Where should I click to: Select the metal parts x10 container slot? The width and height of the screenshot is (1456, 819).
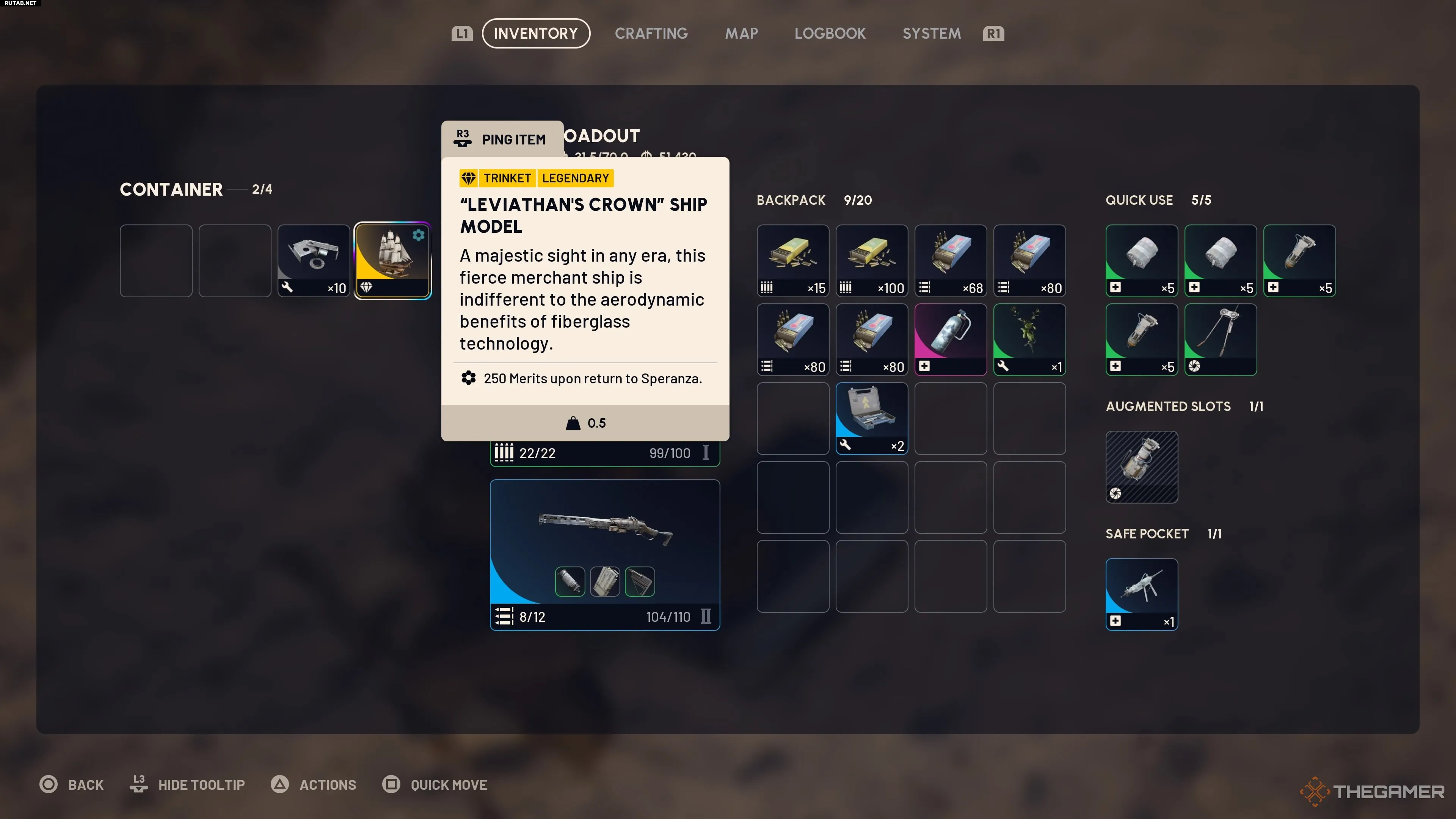click(314, 260)
